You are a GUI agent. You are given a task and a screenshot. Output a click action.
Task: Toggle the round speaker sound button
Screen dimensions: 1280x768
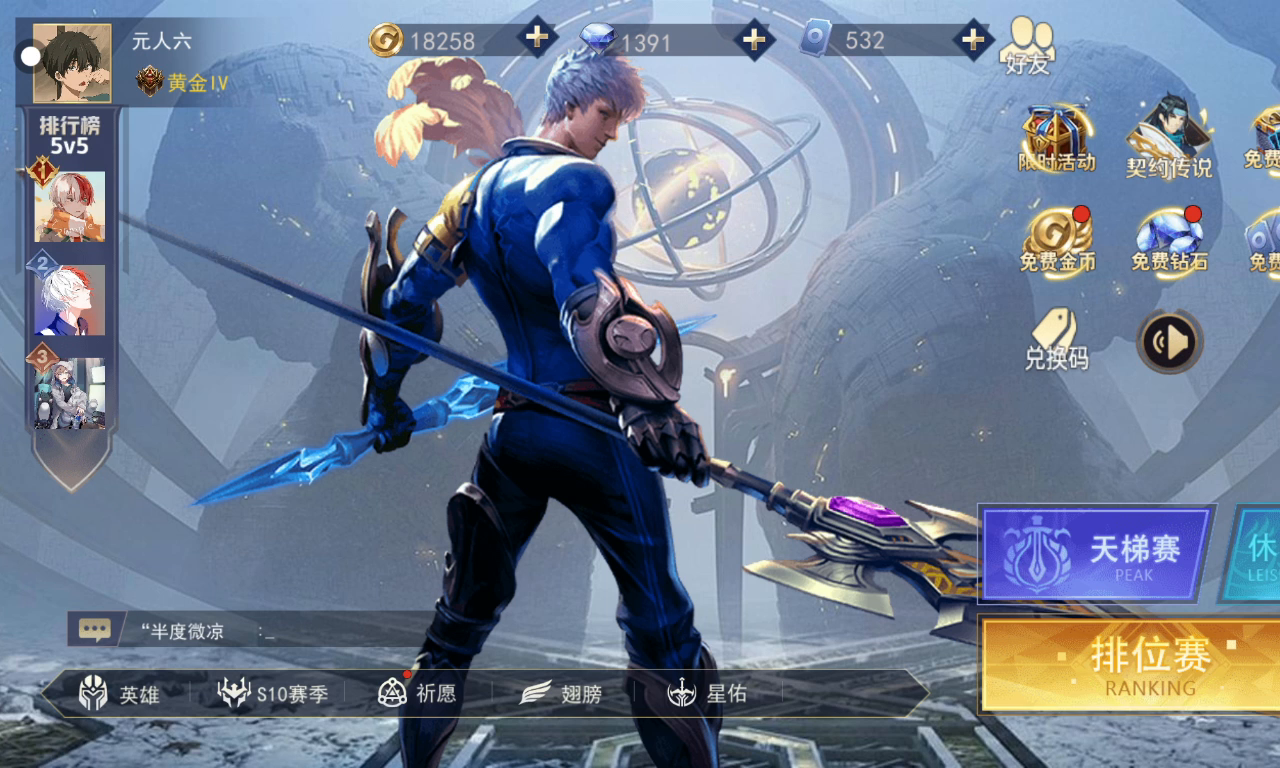click(1169, 342)
